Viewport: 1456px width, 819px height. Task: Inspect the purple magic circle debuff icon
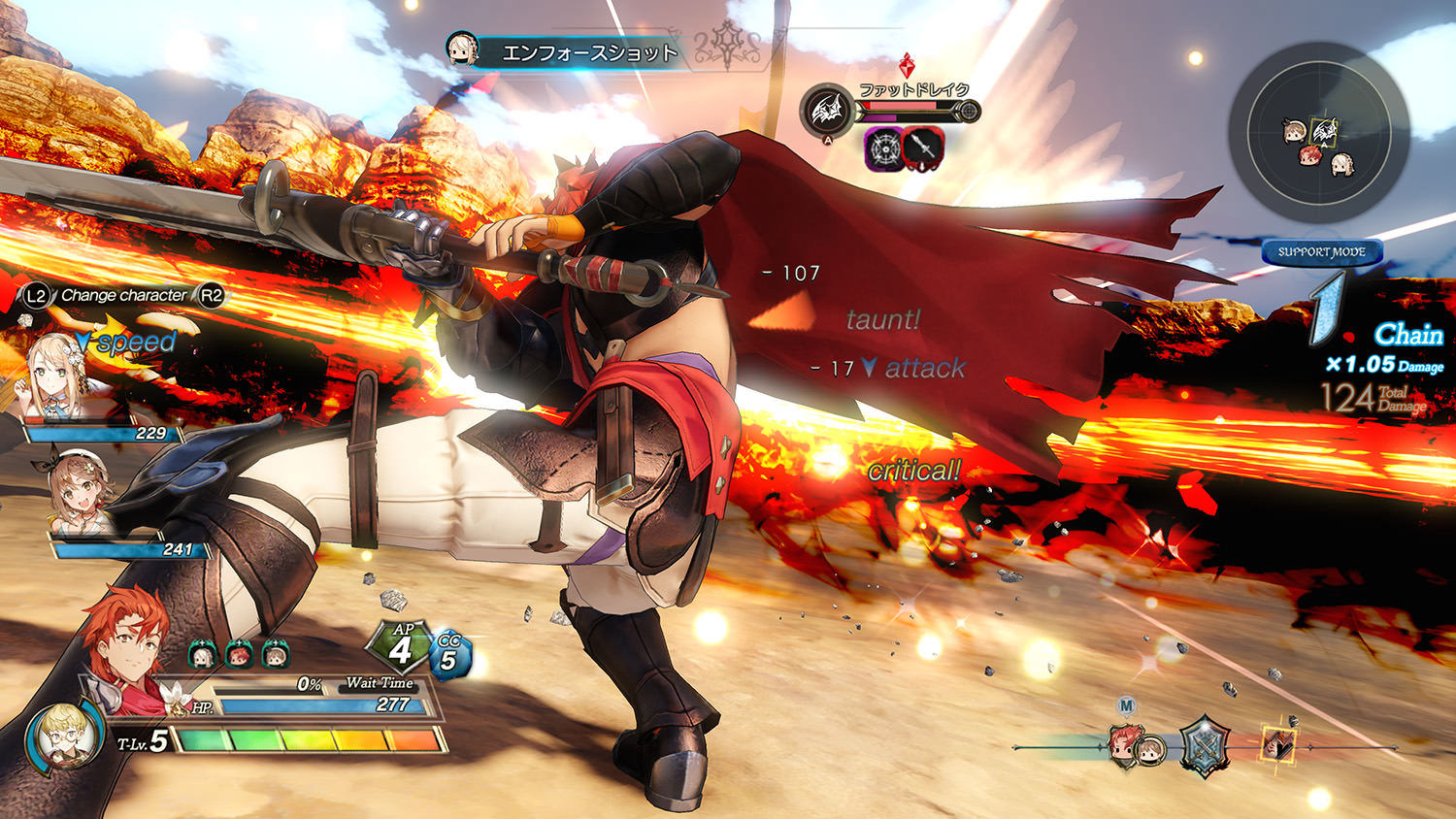pyautogui.click(x=884, y=148)
